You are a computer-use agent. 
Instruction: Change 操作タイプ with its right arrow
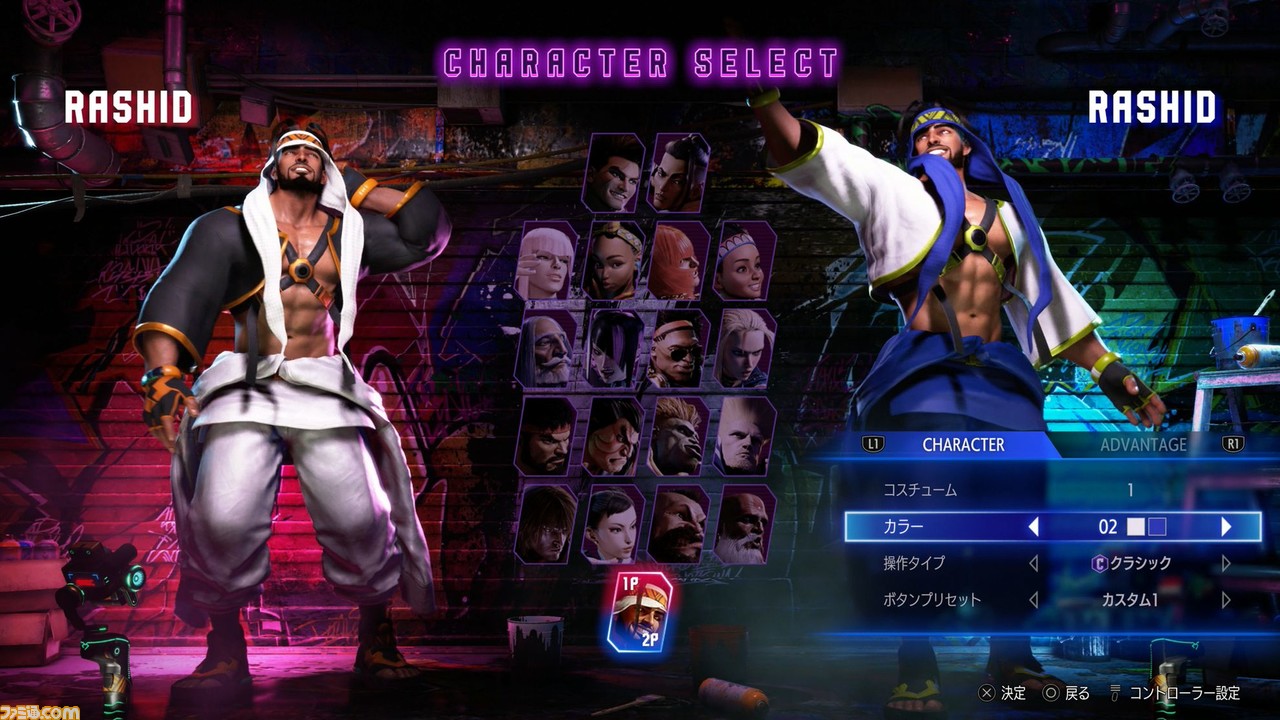click(1226, 564)
